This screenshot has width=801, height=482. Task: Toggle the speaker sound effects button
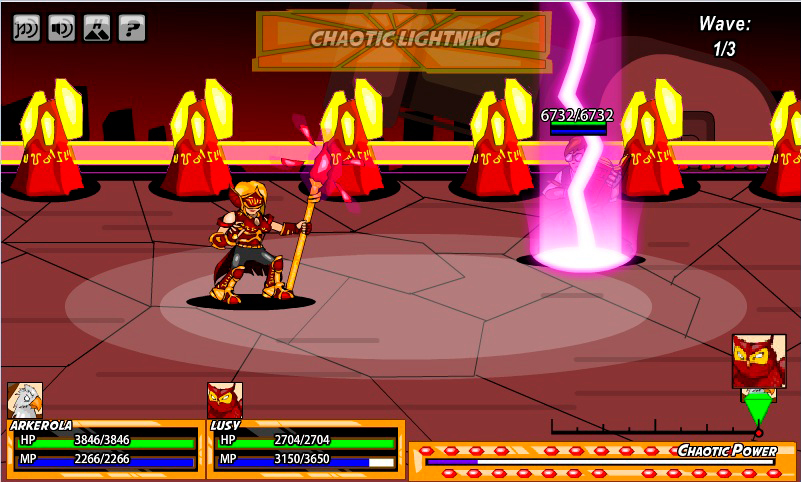pyautogui.click(x=62, y=27)
